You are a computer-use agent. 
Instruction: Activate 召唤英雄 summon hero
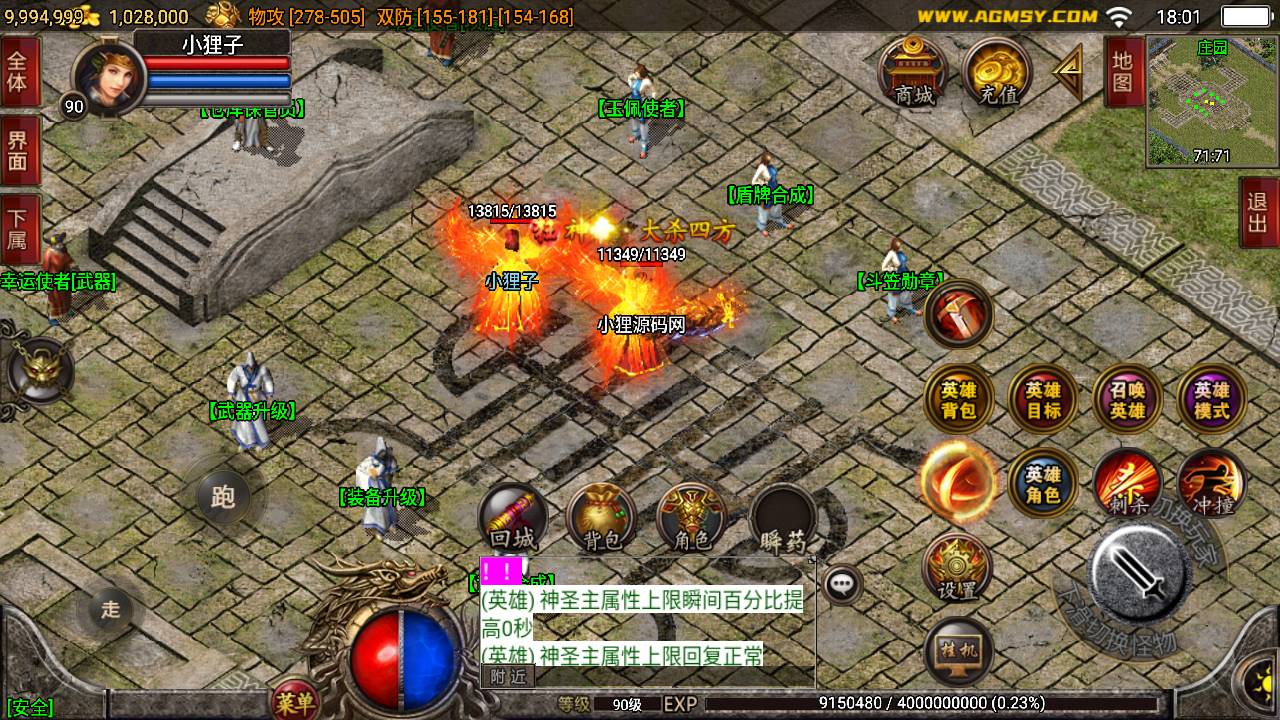[x=1127, y=400]
